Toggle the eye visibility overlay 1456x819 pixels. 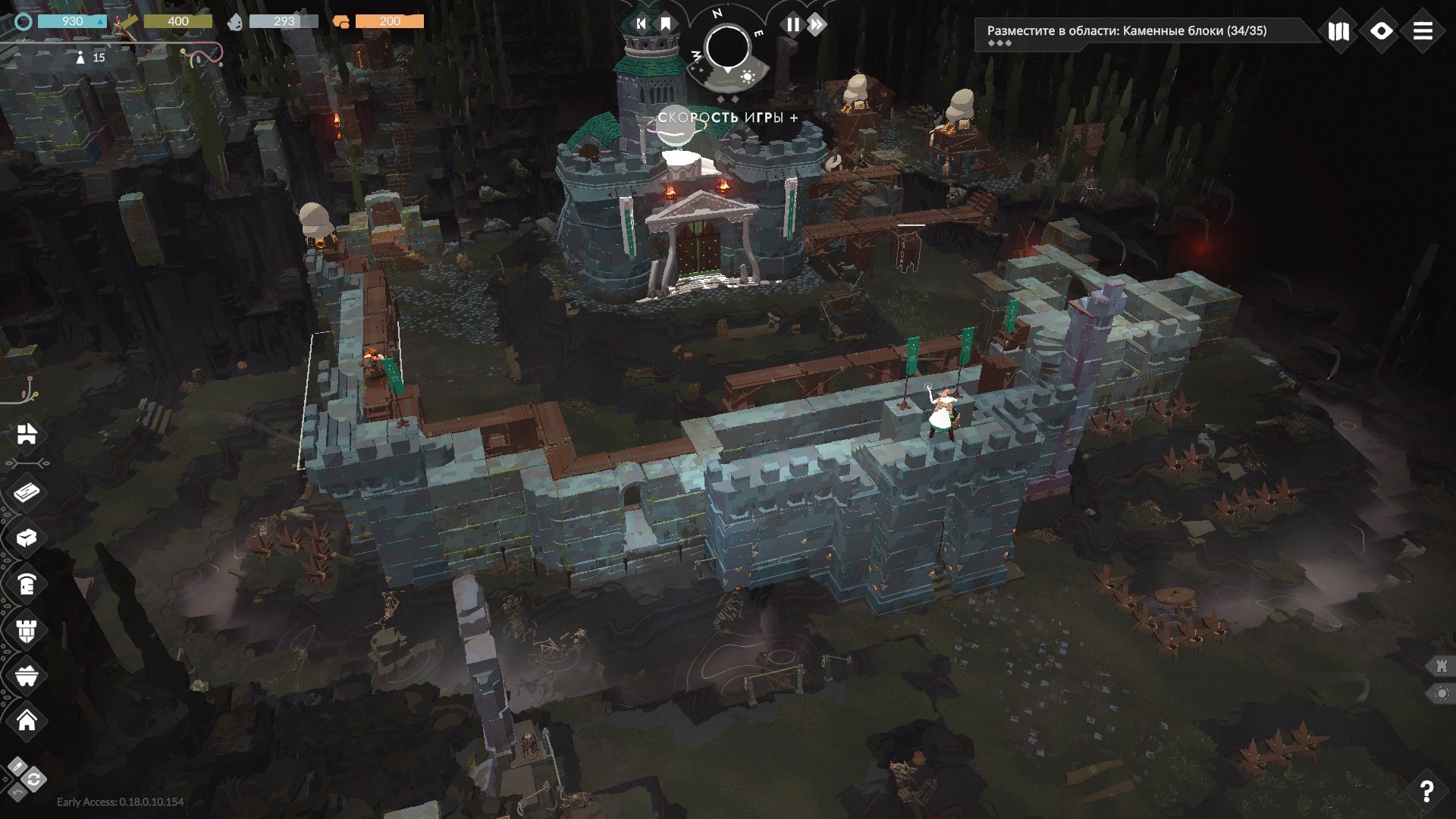(x=1381, y=31)
